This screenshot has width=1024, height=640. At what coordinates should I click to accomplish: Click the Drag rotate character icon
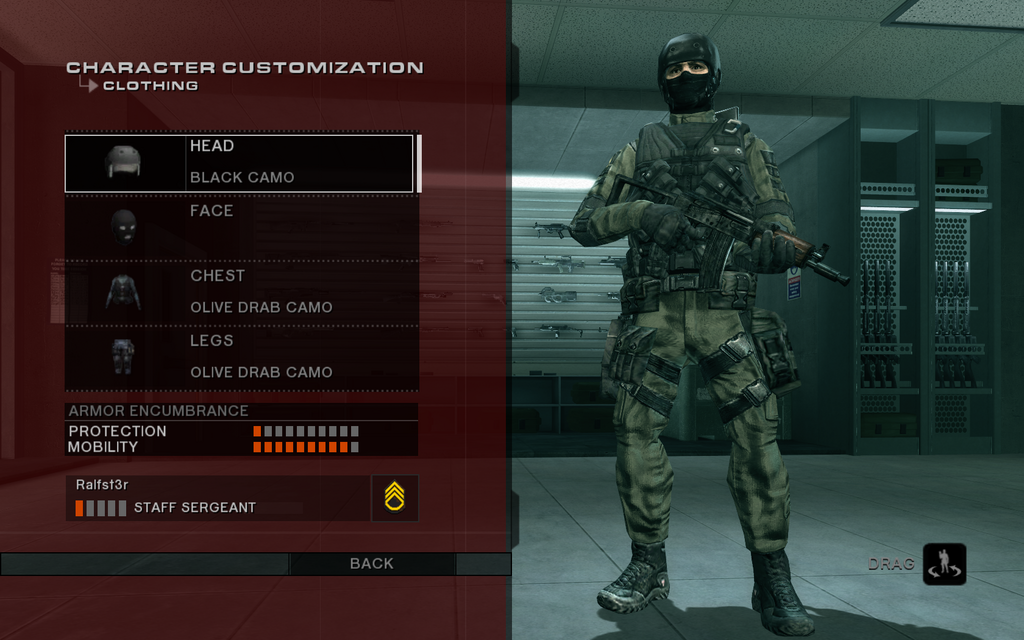944,564
